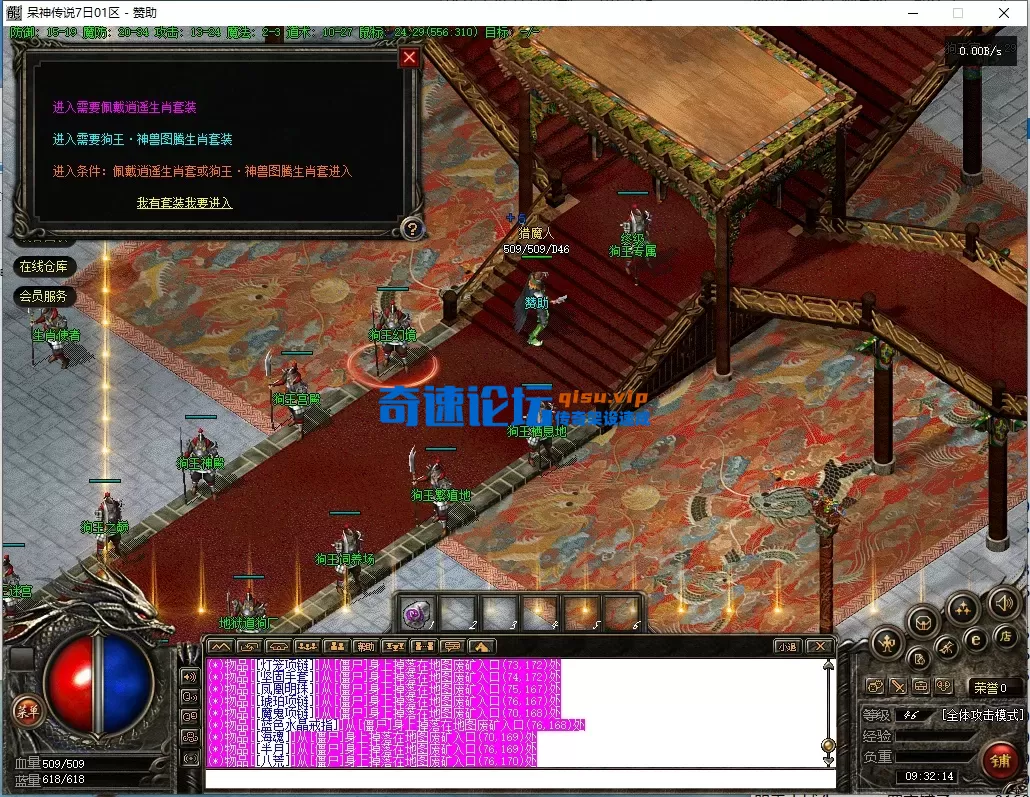Close the chat panel with its X button

(819, 647)
